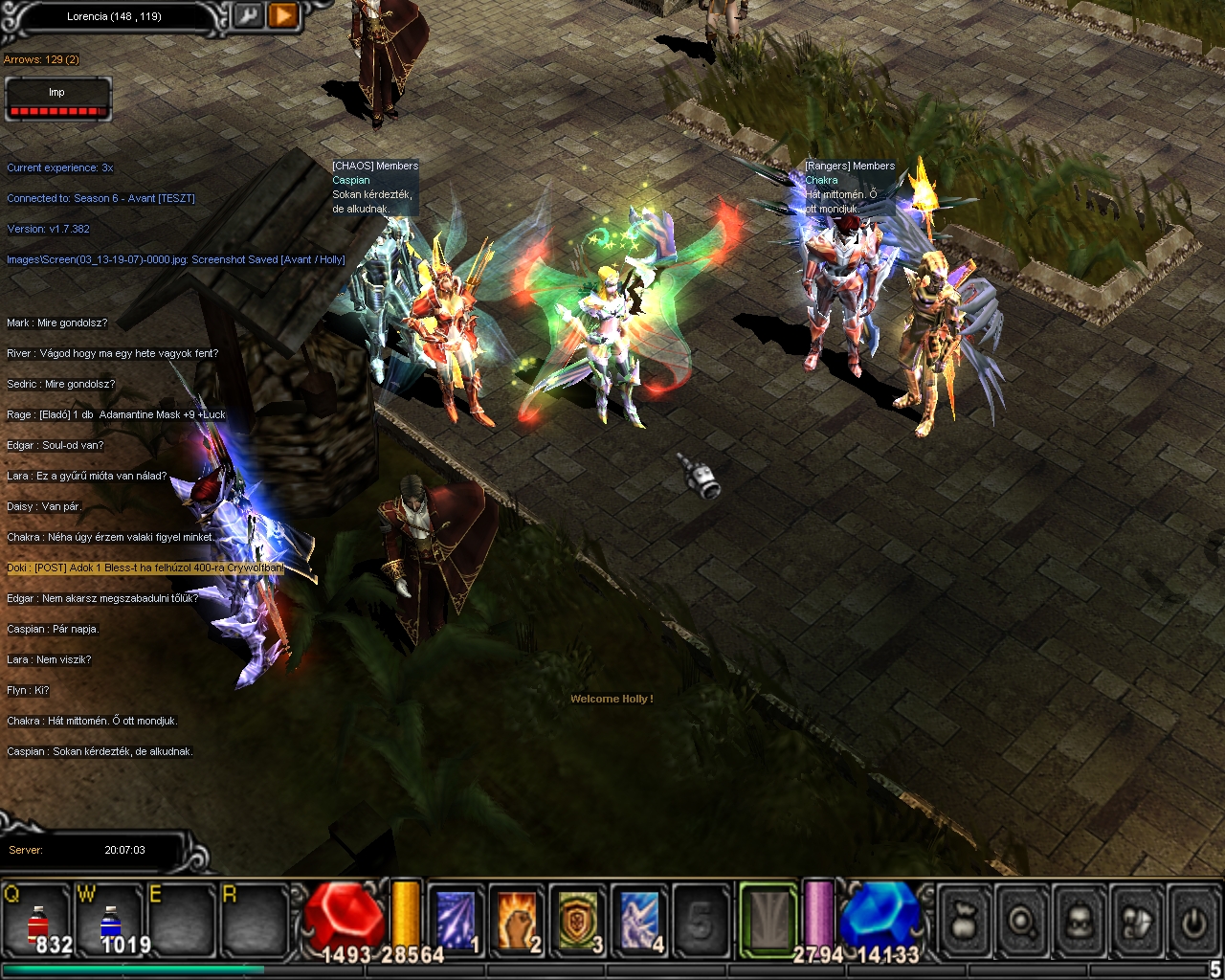Click the power button system menu
This screenshot has width=1225, height=980.
click(x=1193, y=921)
